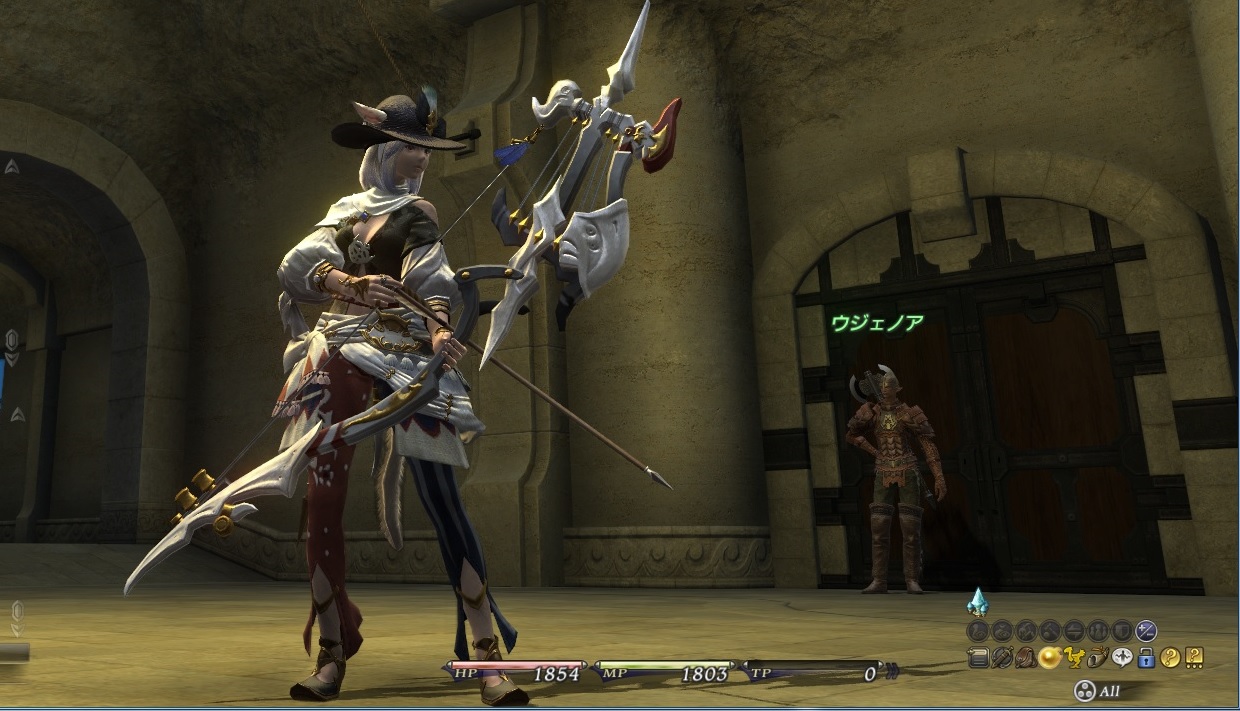The height and width of the screenshot is (711, 1240).
Task: Open the speech bubble emote icon
Action: [x=1122, y=657]
